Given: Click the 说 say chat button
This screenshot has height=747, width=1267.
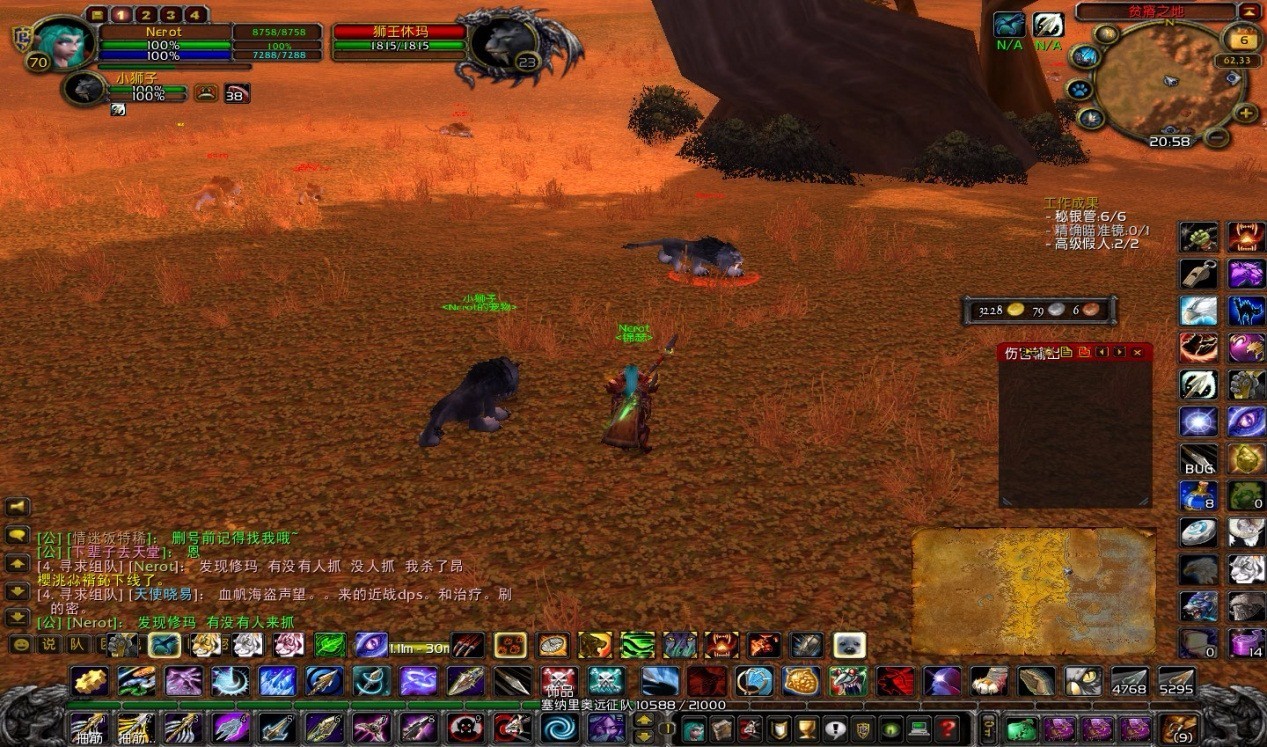Looking at the screenshot, I should [x=47, y=645].
